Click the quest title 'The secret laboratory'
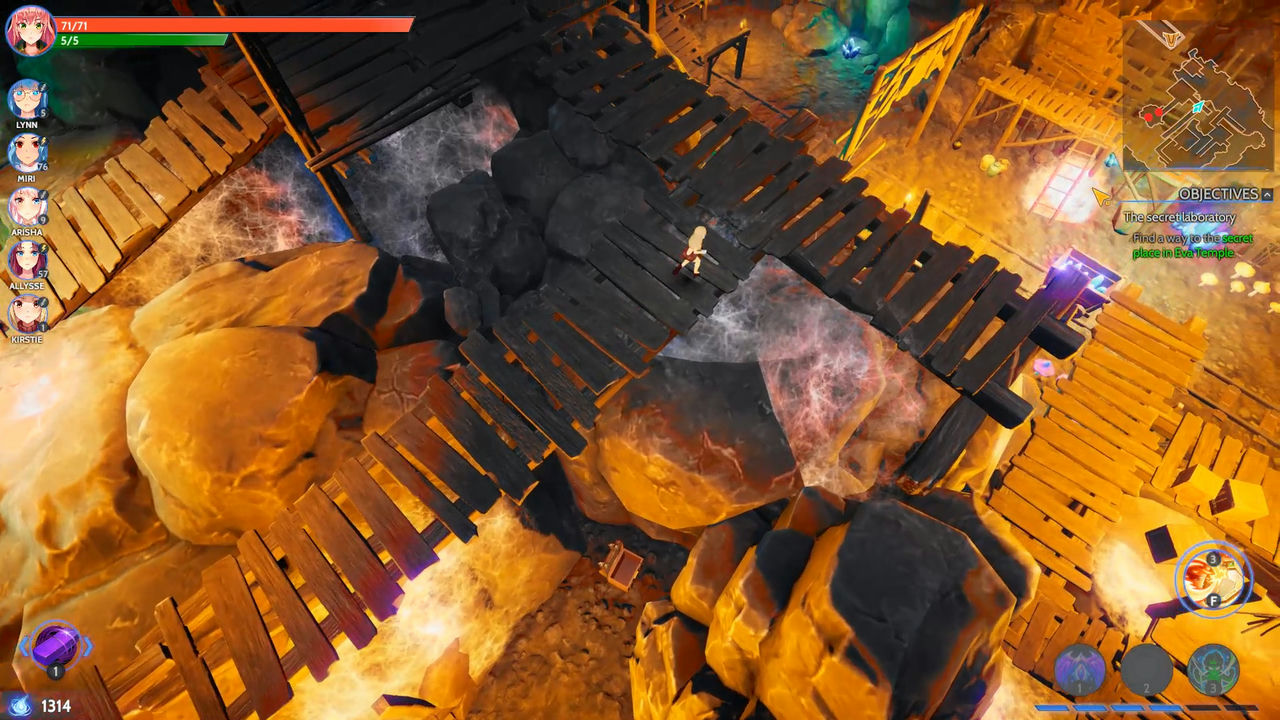 (x=1181, y=215)
